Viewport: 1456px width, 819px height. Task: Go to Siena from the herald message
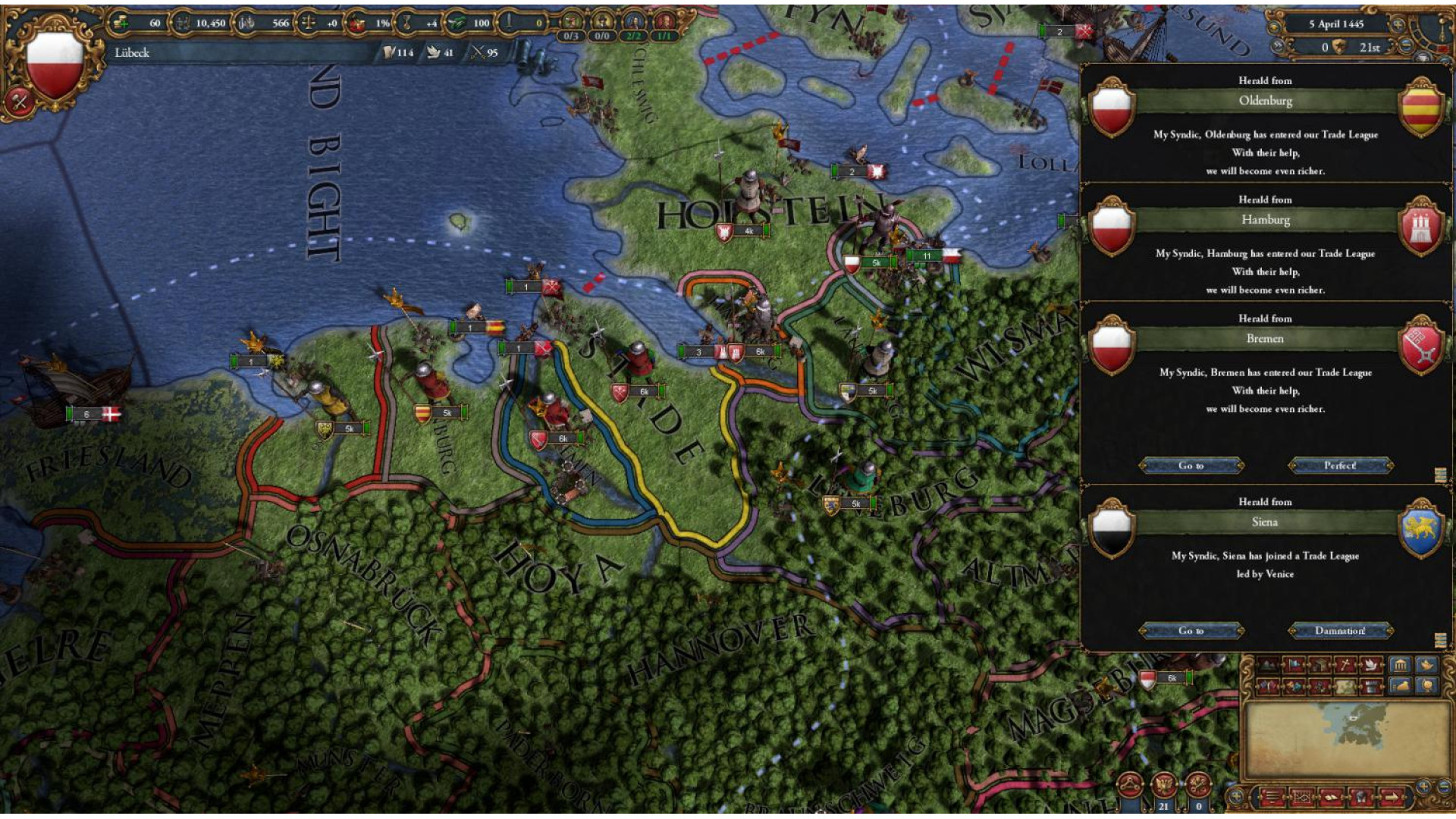[1191, 631]
